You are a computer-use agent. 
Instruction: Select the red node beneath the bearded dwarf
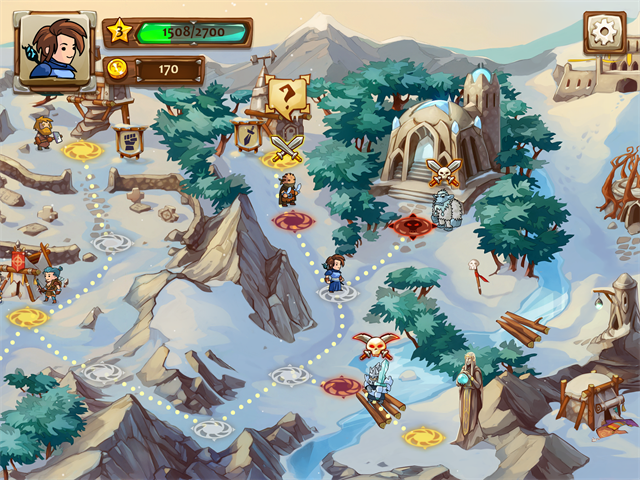click(292, 221)
